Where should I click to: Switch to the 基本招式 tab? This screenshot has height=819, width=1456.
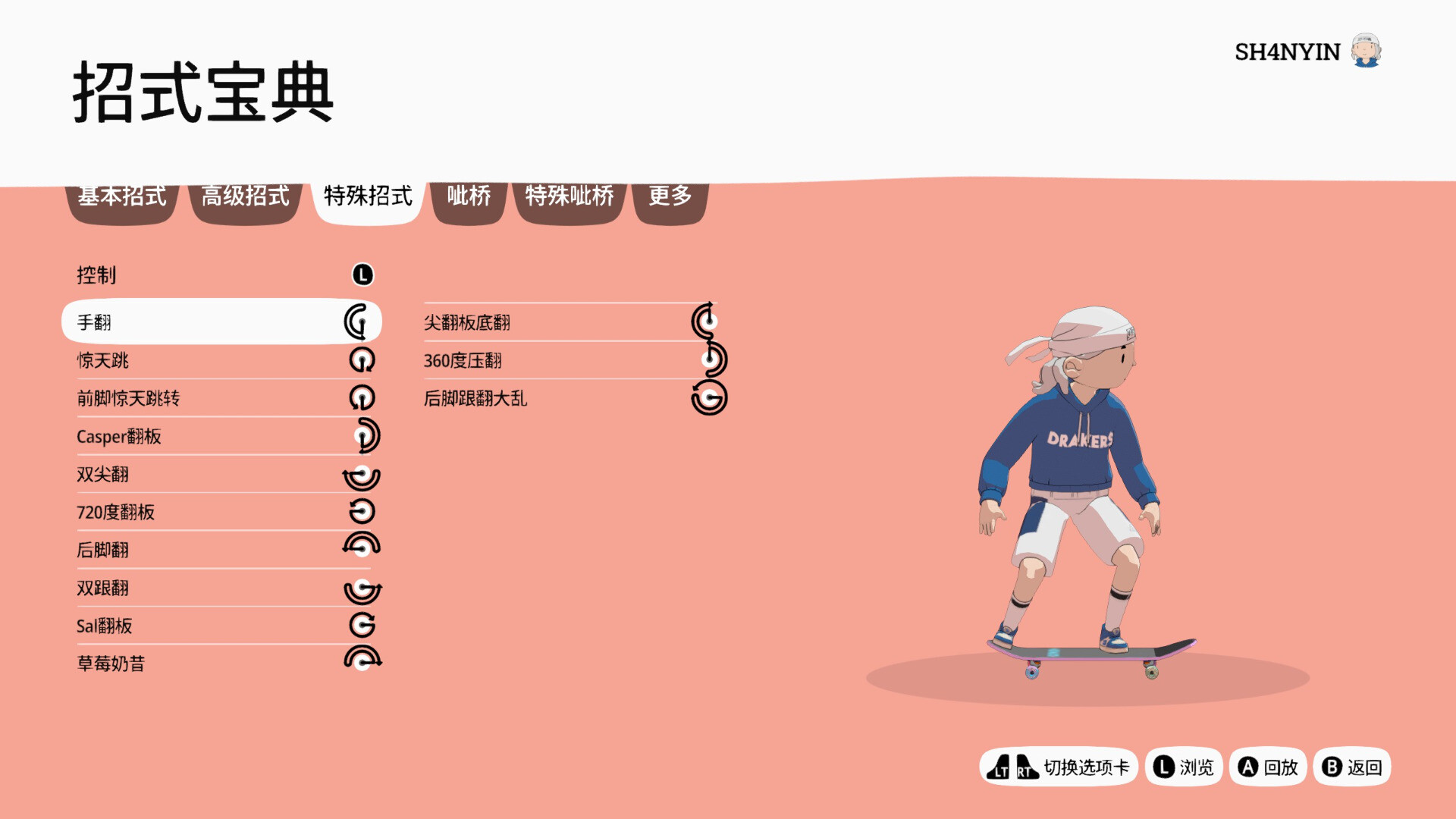click(x=122, y=197)
